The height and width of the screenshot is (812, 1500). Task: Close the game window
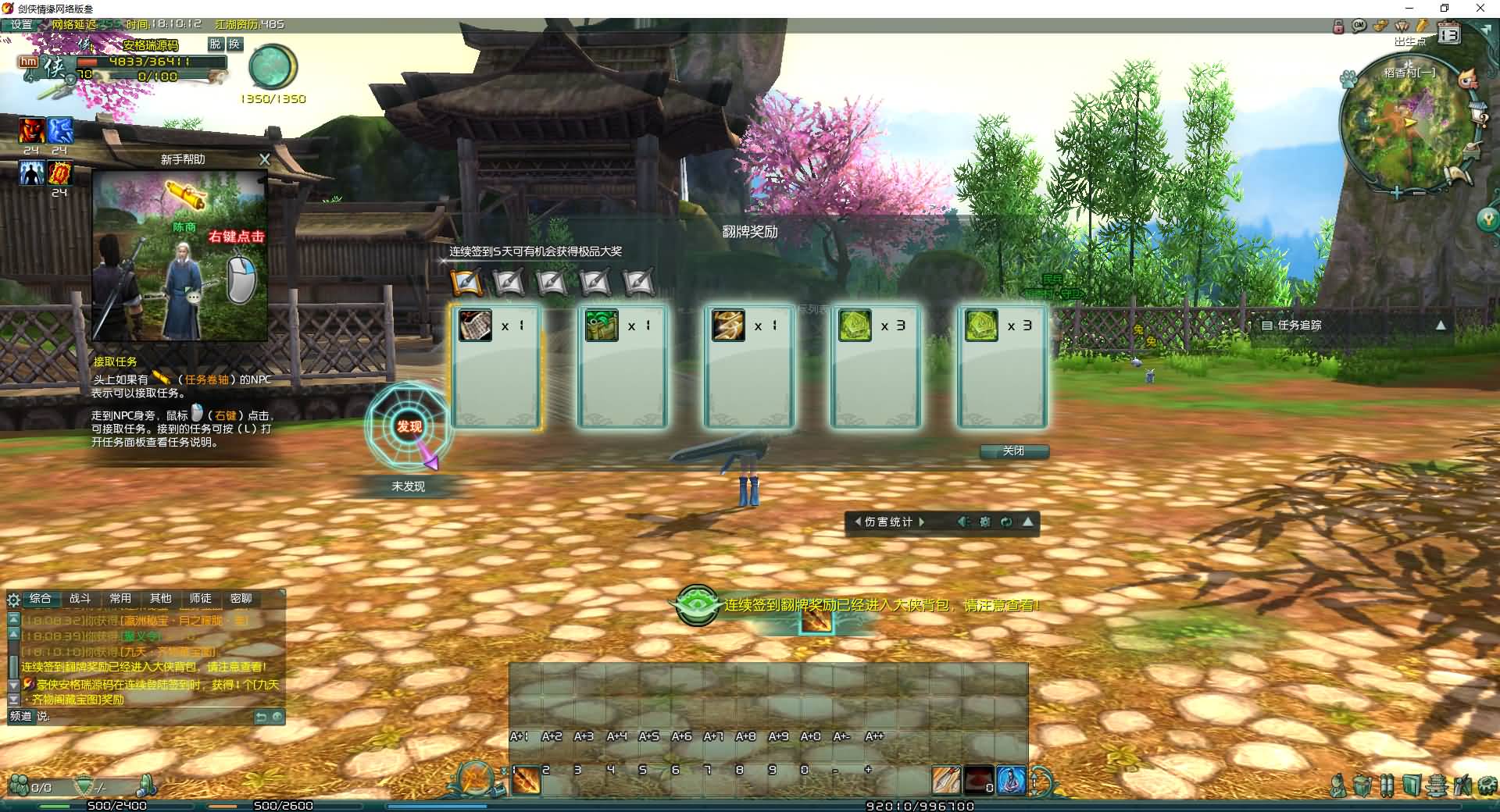tap(1480, 9)
